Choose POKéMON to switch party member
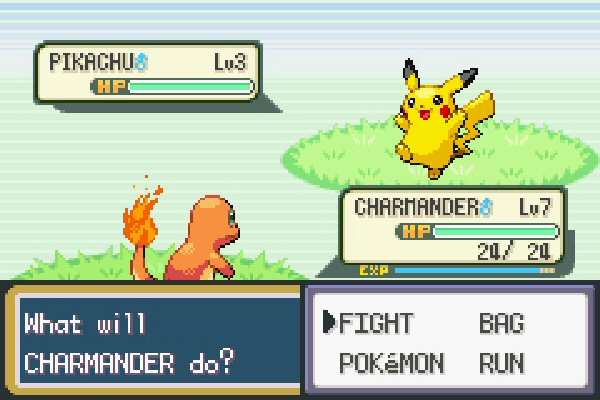 pyautogui.click(x=391, y=362)
